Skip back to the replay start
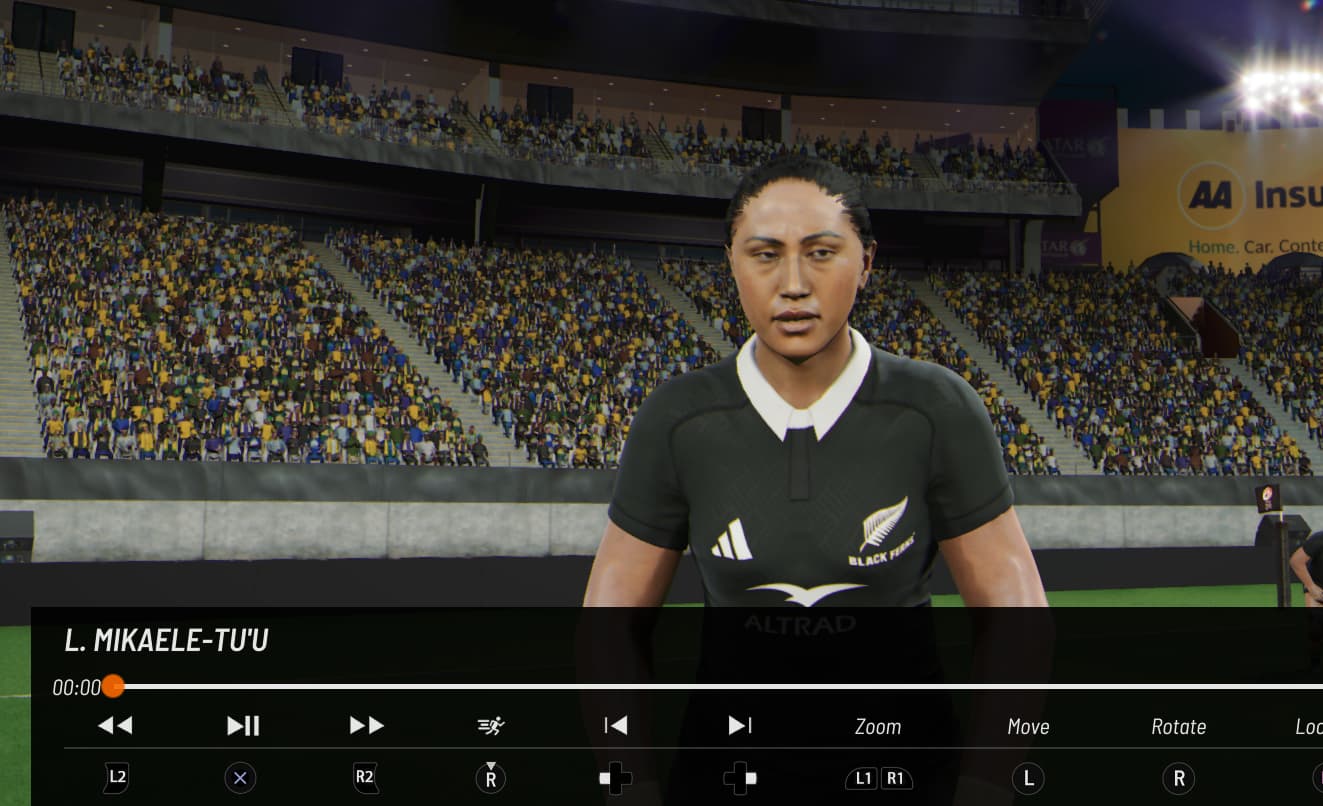The height and width of the screenshot is (806, 1323). 616,726
